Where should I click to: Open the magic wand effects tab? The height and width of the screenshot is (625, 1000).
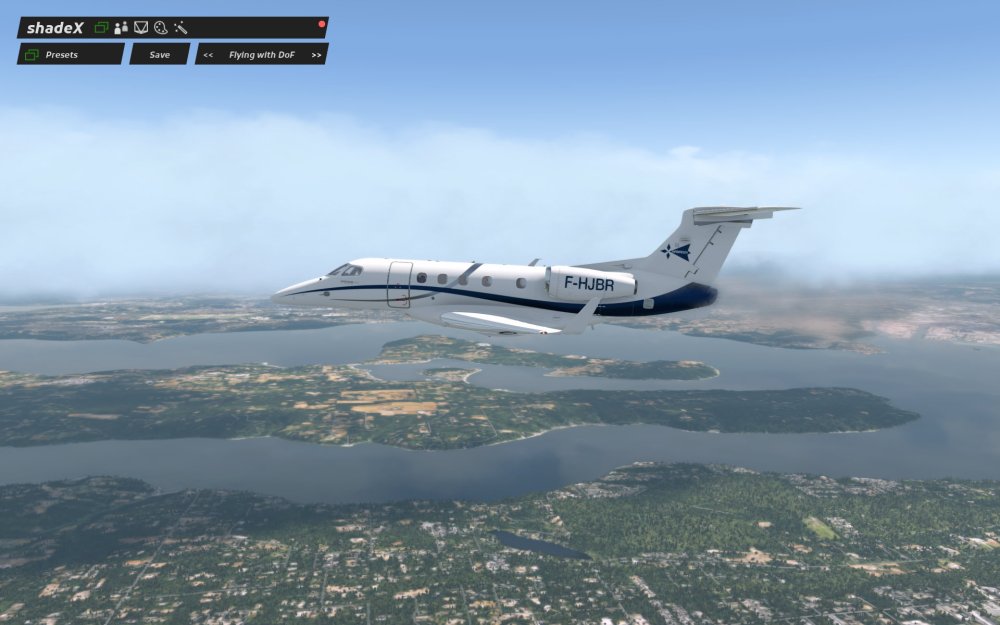click(181, 28)
